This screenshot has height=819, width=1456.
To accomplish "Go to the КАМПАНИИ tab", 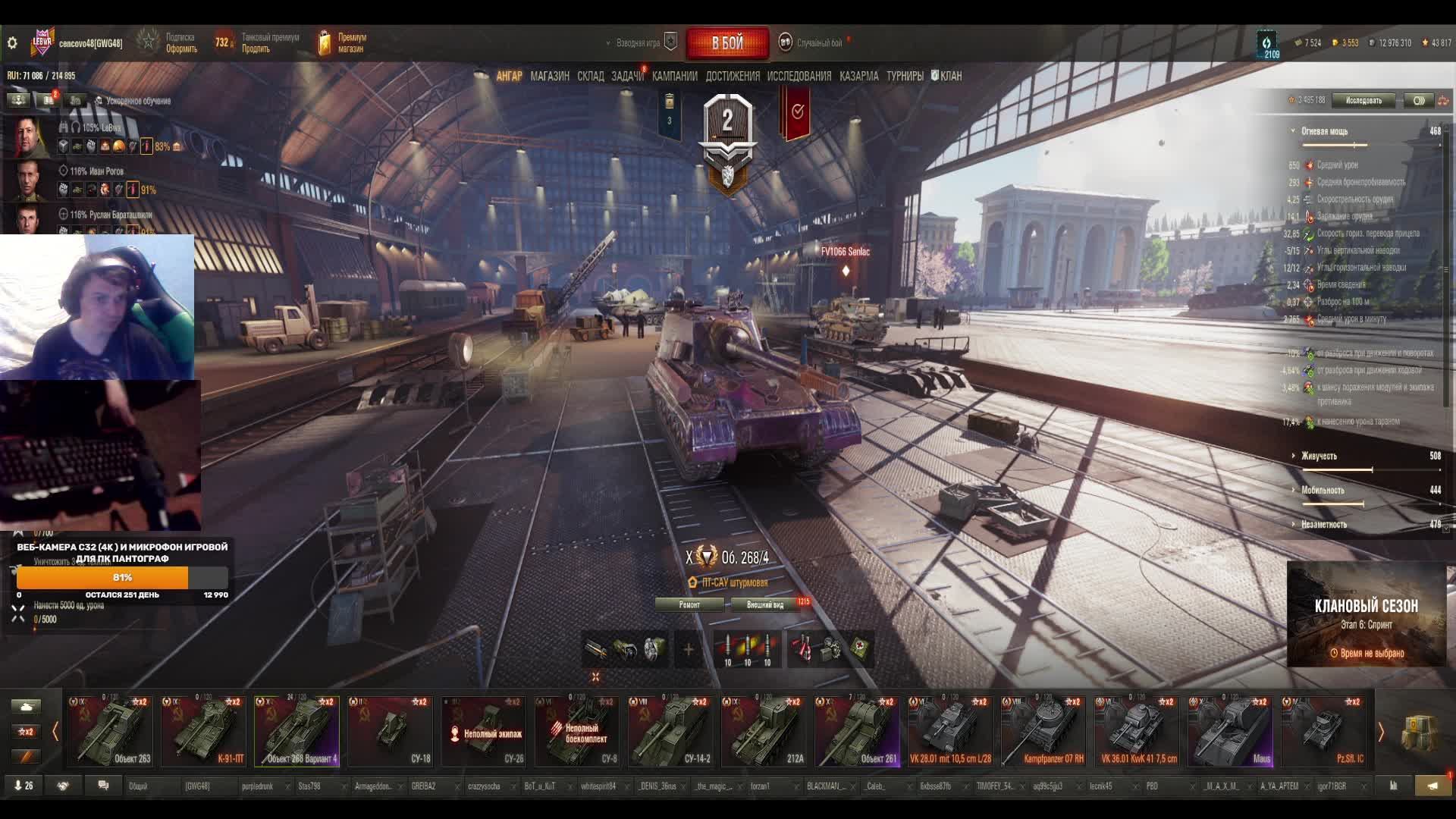I will [x=674, y=76].
